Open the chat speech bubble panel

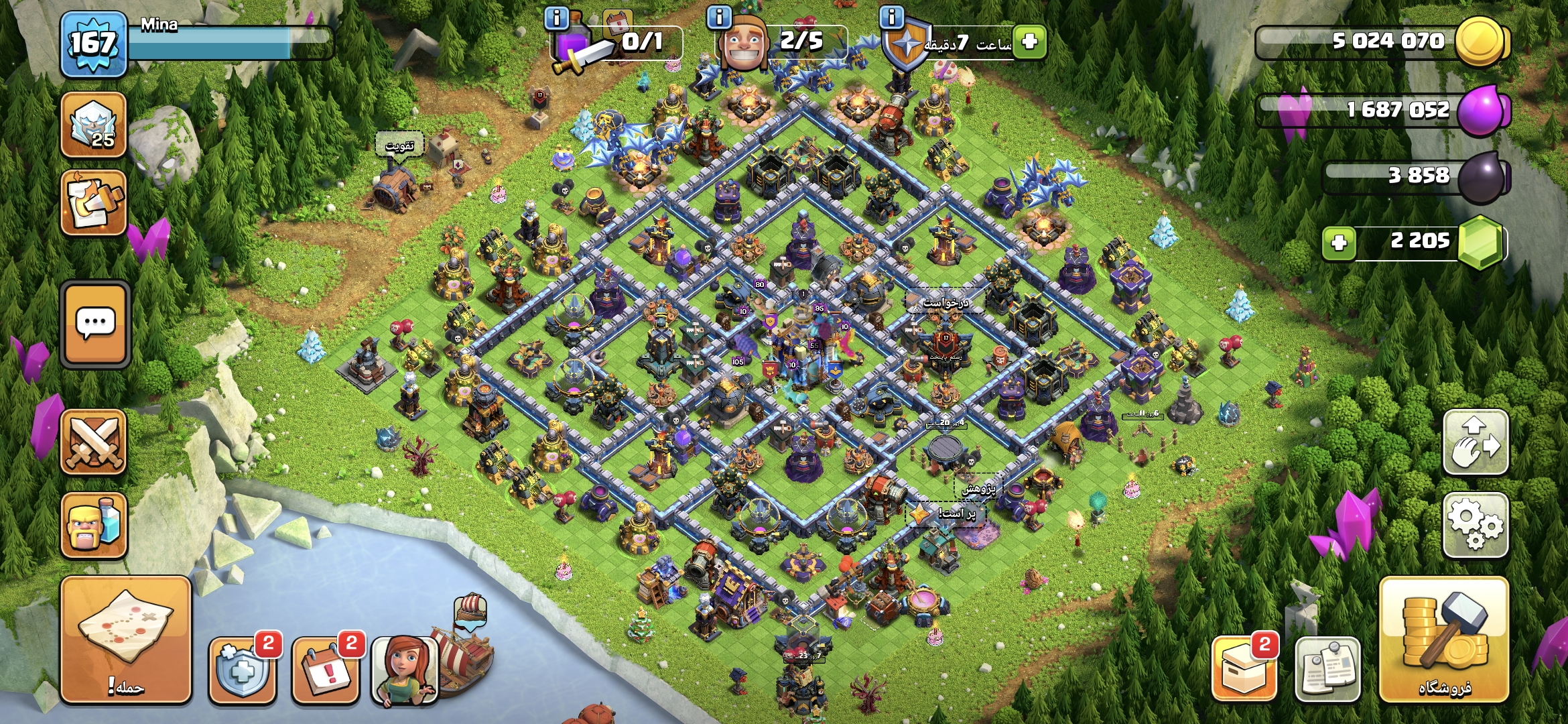95,324
